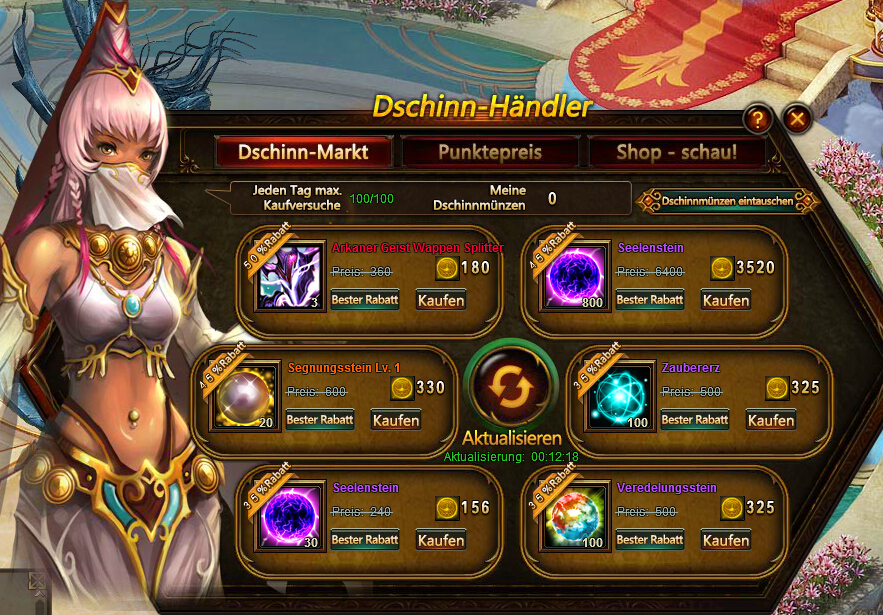Refresh offers with the Aktualisieren button

[x=511, y=390]
